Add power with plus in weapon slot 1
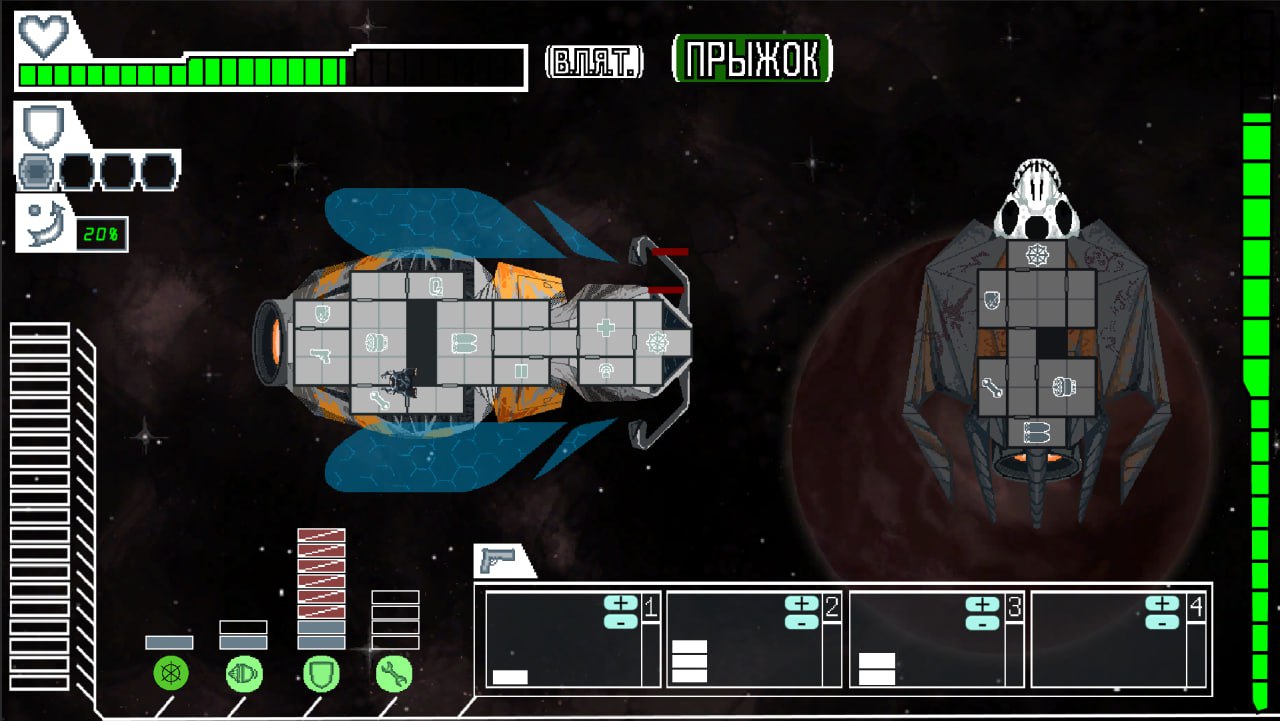1280x721 pixels. click(621, 603)
